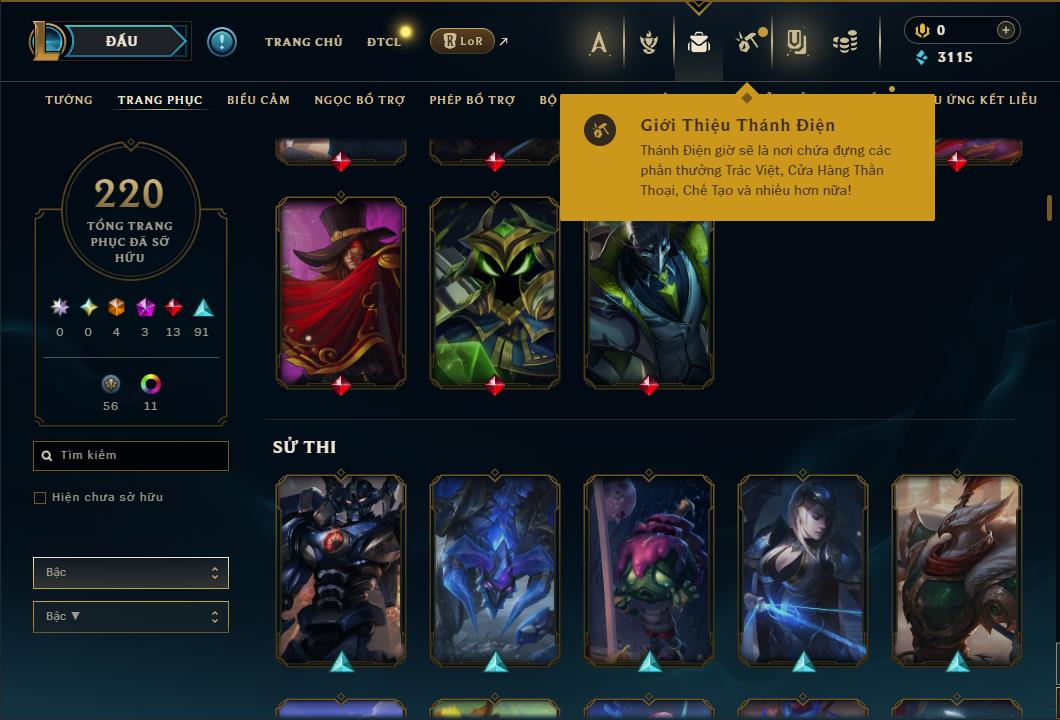This screenshot has width=1060, height=720.
Task: Open the backpack collection icon
Action: [699, 42]
